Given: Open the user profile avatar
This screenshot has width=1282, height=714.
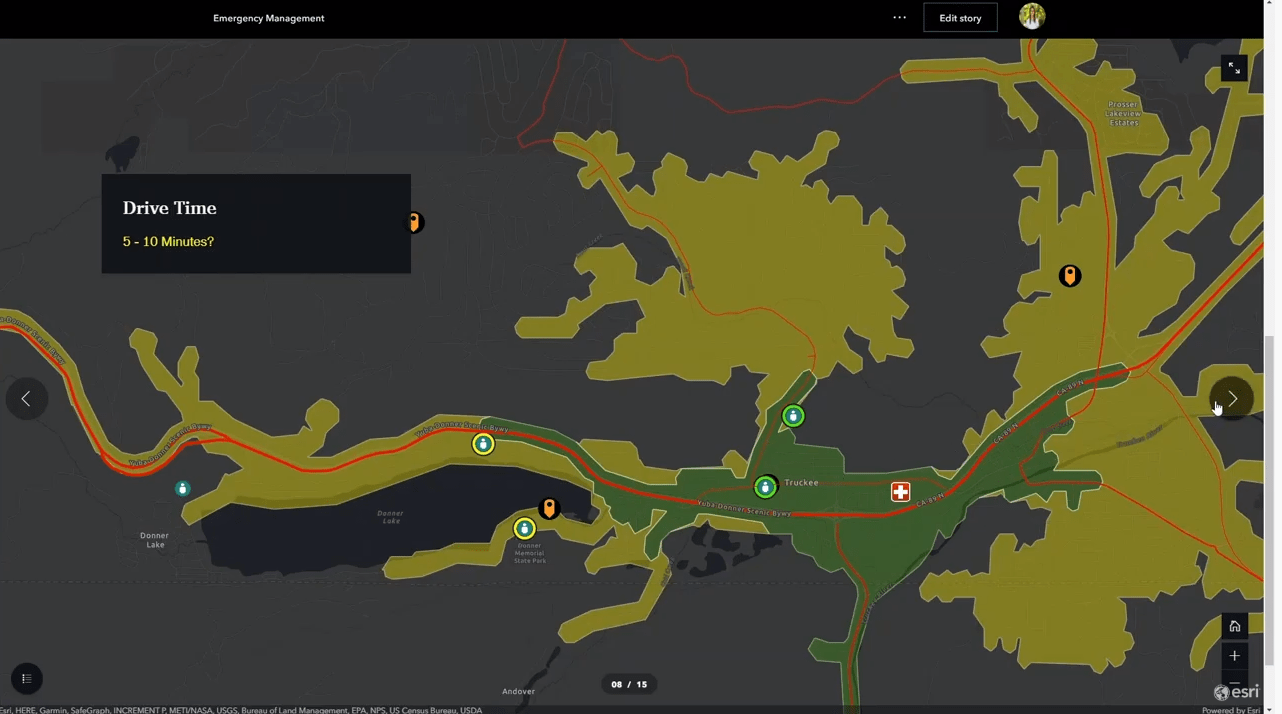Looking at the screenshot, I should (1032, 16).
